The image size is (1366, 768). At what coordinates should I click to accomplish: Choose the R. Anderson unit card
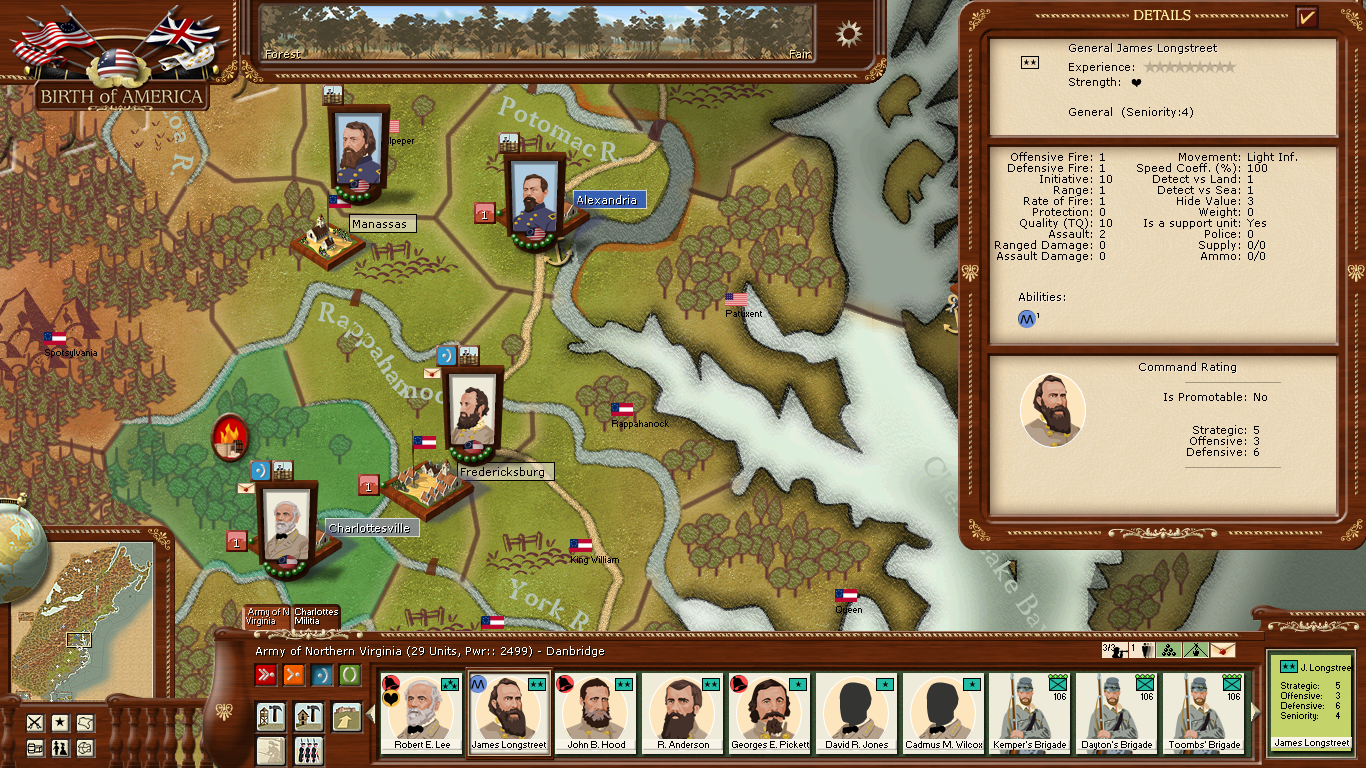(x=684, y=713)
